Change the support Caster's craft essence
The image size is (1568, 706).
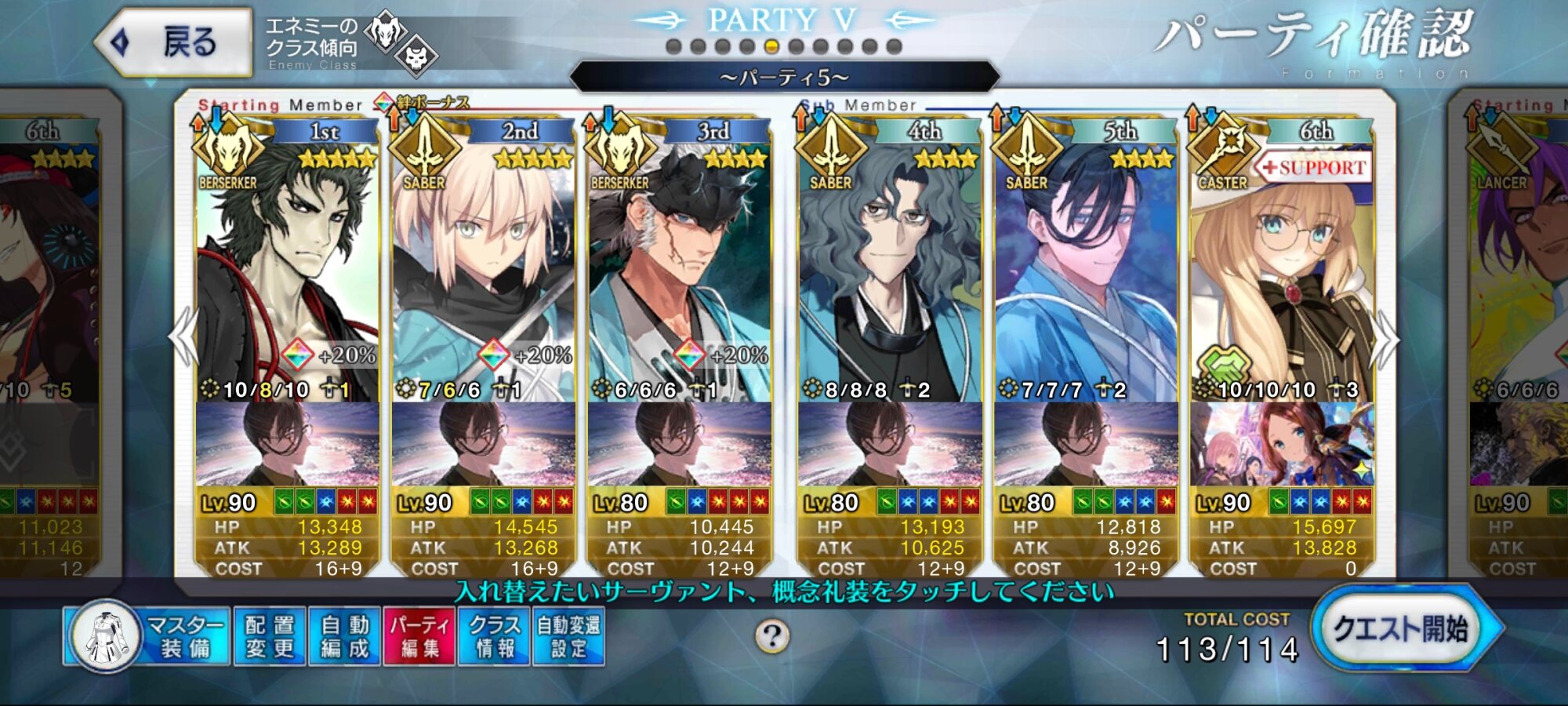[x=1282, y=445]
